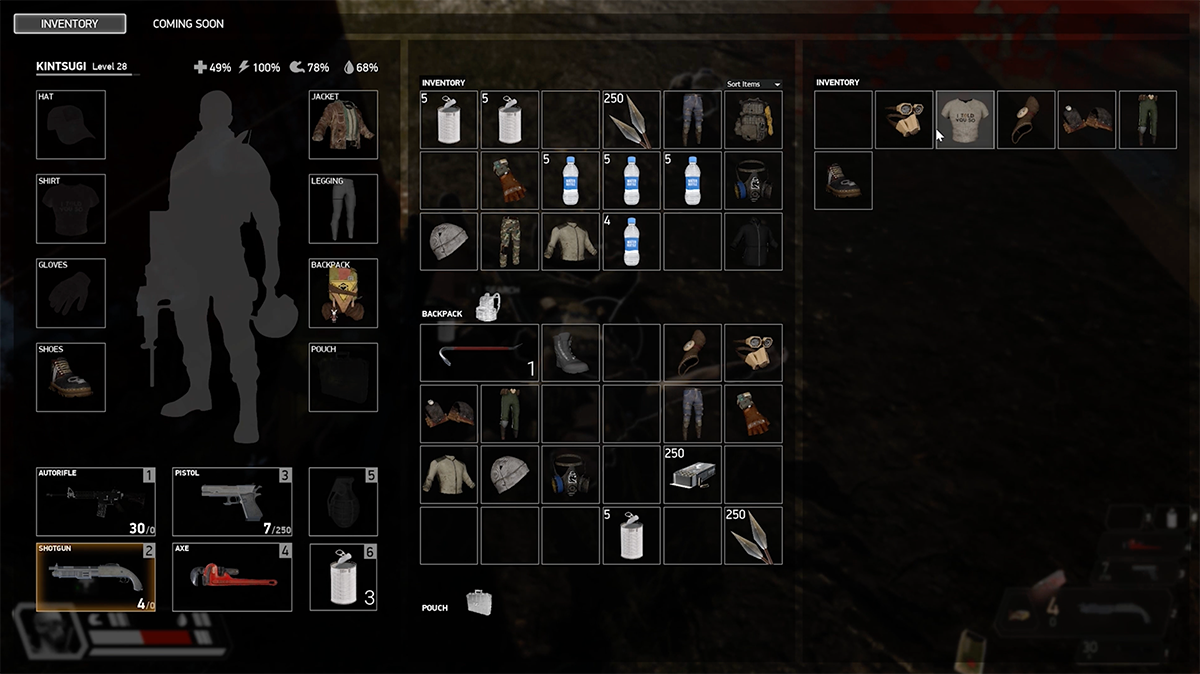Select the equipped Jacket slot
Screen dimensions: 1200x674
pos(343,125)
